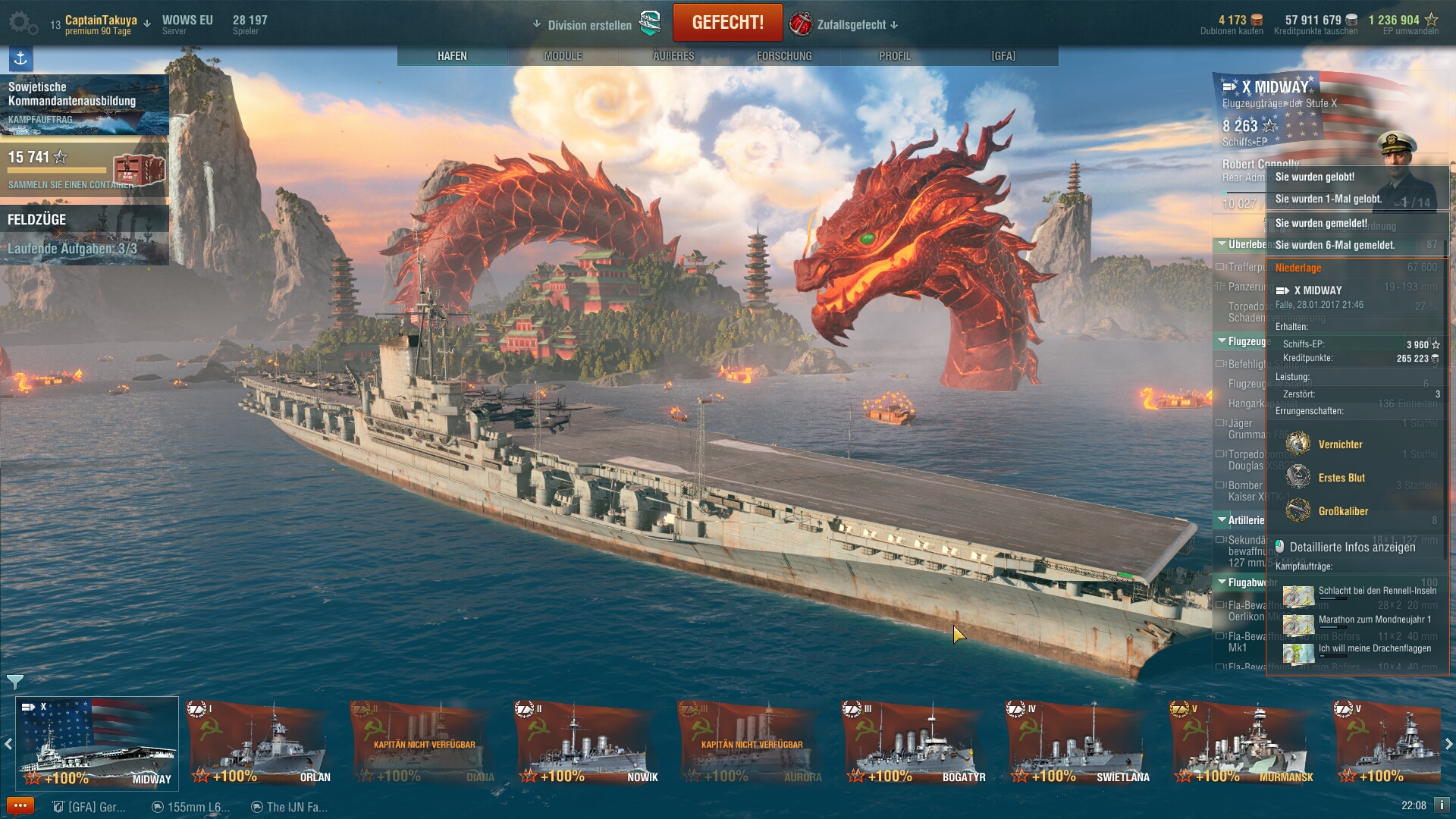This screenshot has width=1456, height=819.
Task: Open the [GFA] chat channel tab
Action: click(89, 807)
